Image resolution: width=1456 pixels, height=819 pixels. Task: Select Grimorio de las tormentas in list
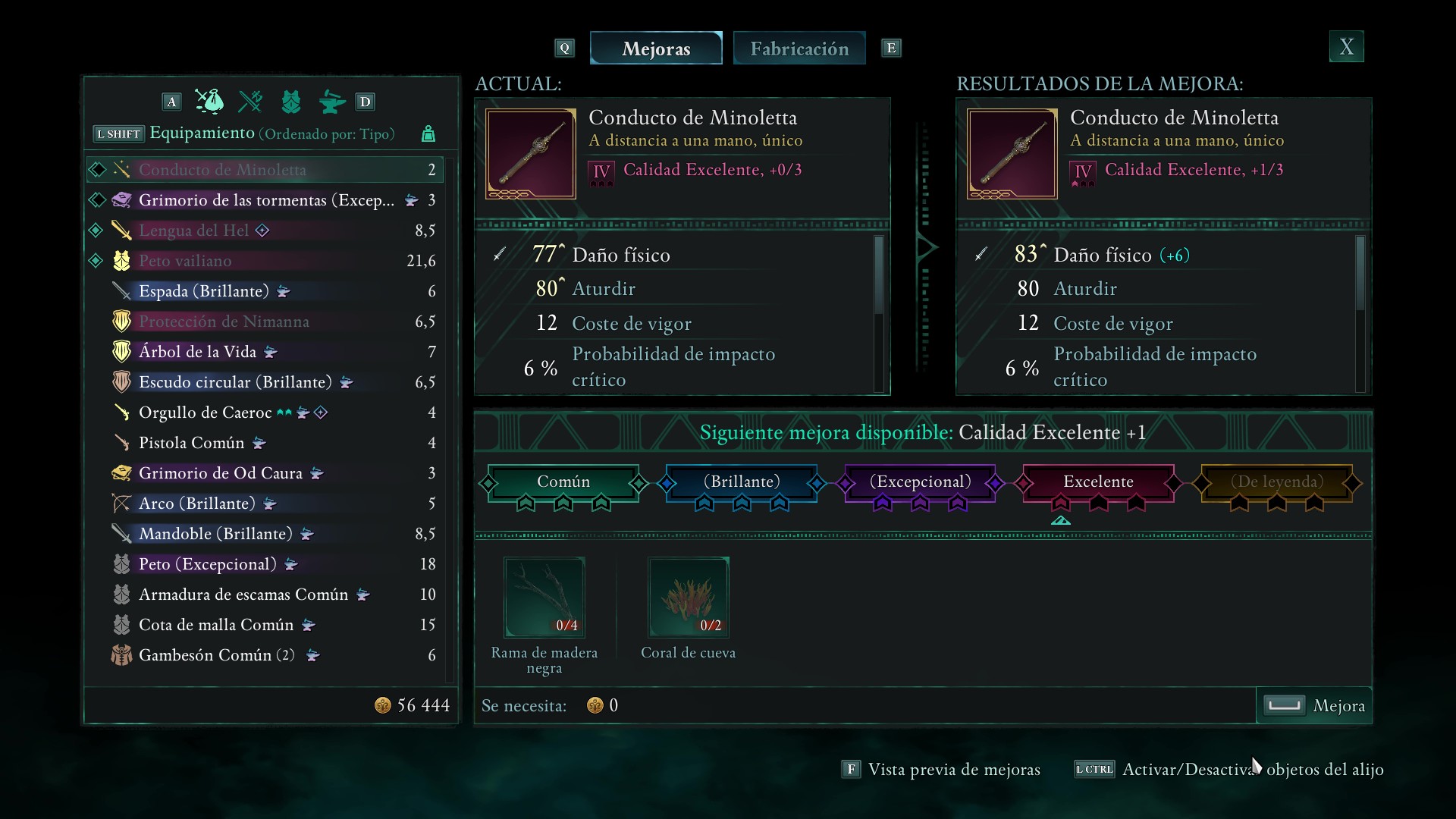tap(265, 200)
